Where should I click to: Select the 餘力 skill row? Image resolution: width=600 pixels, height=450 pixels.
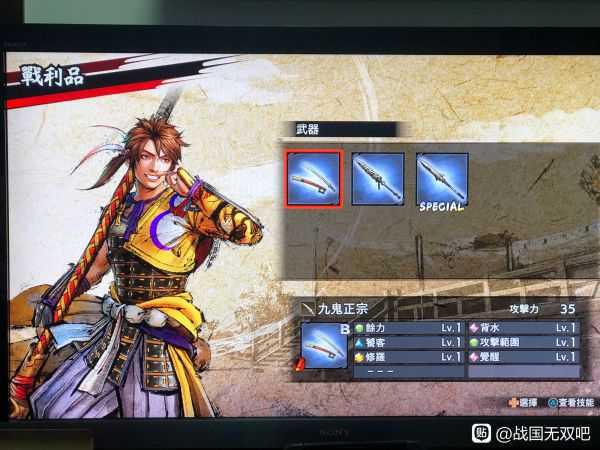409,327
